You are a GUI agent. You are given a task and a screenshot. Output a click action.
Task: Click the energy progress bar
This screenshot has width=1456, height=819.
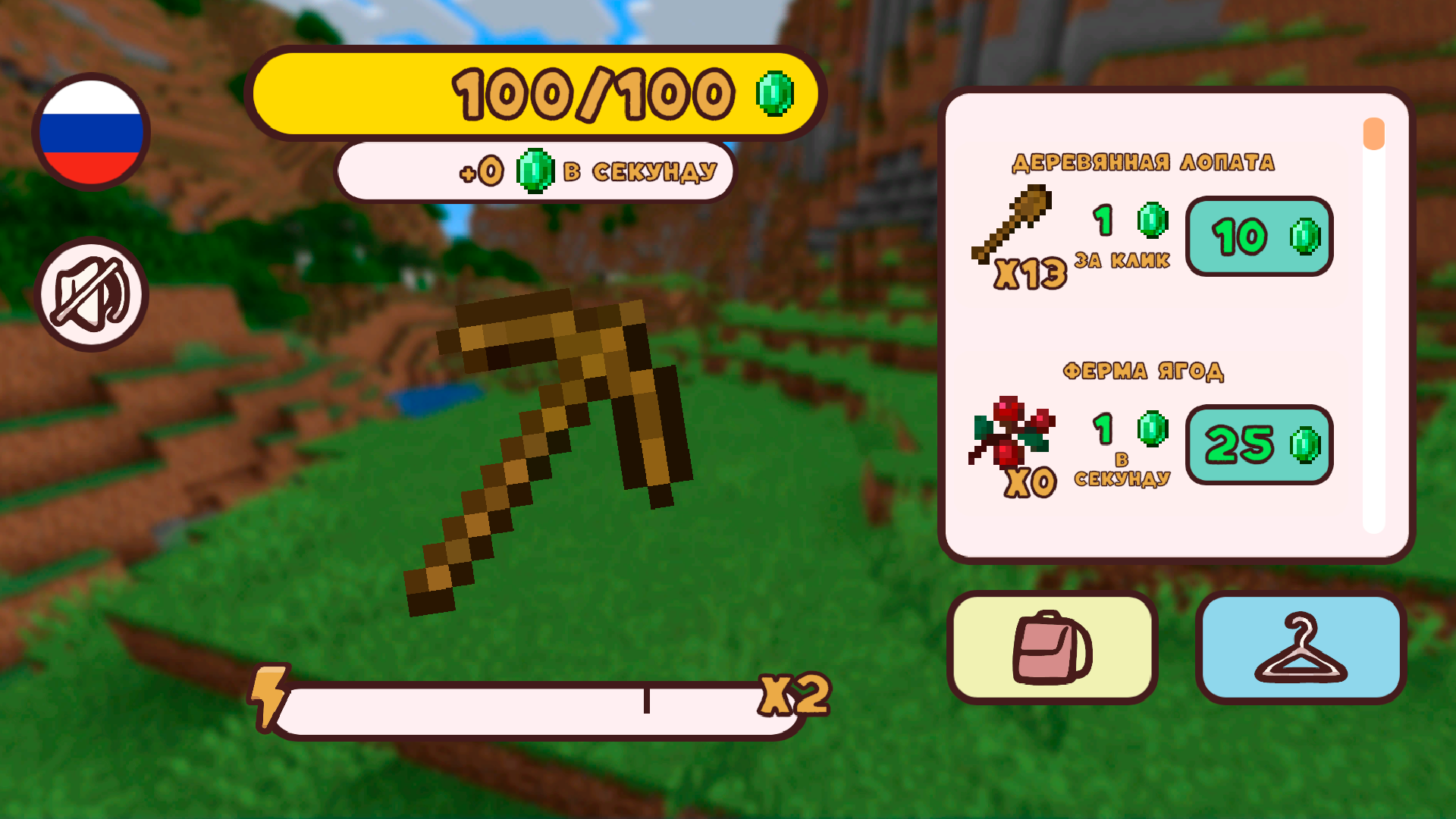(x=531, y=707)
